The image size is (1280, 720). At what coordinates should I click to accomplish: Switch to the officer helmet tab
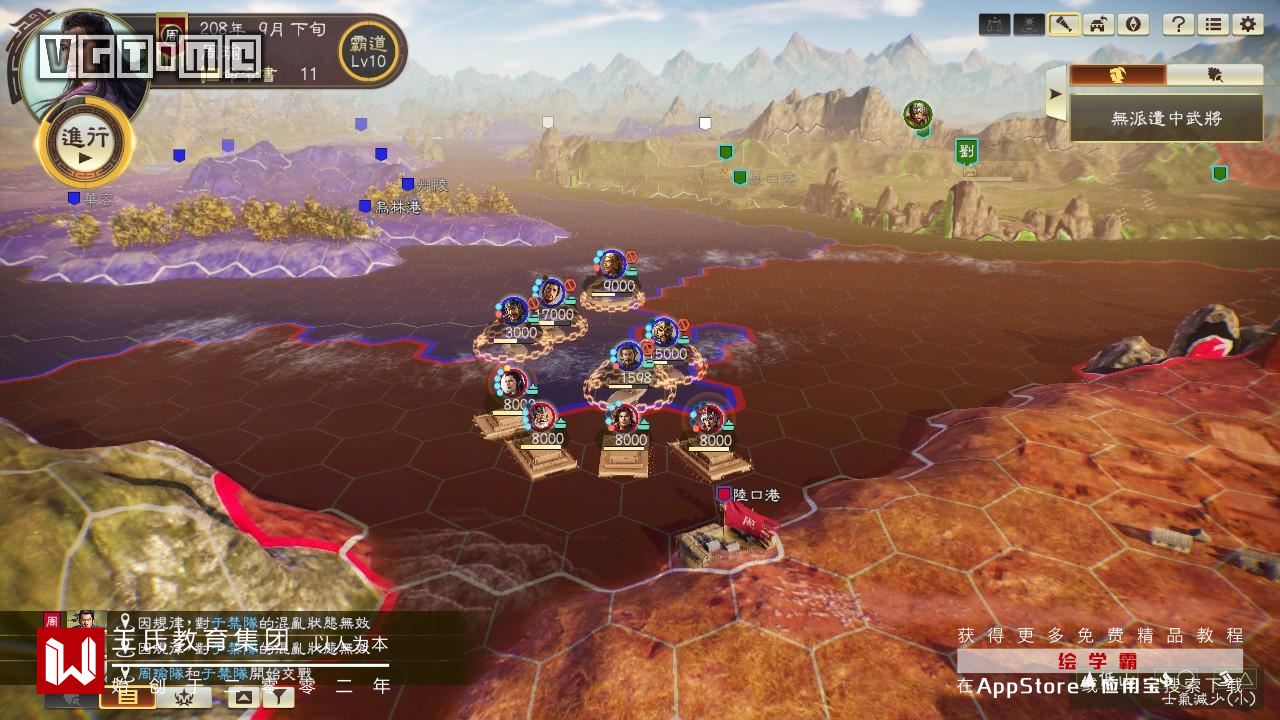pos(1118,76)
